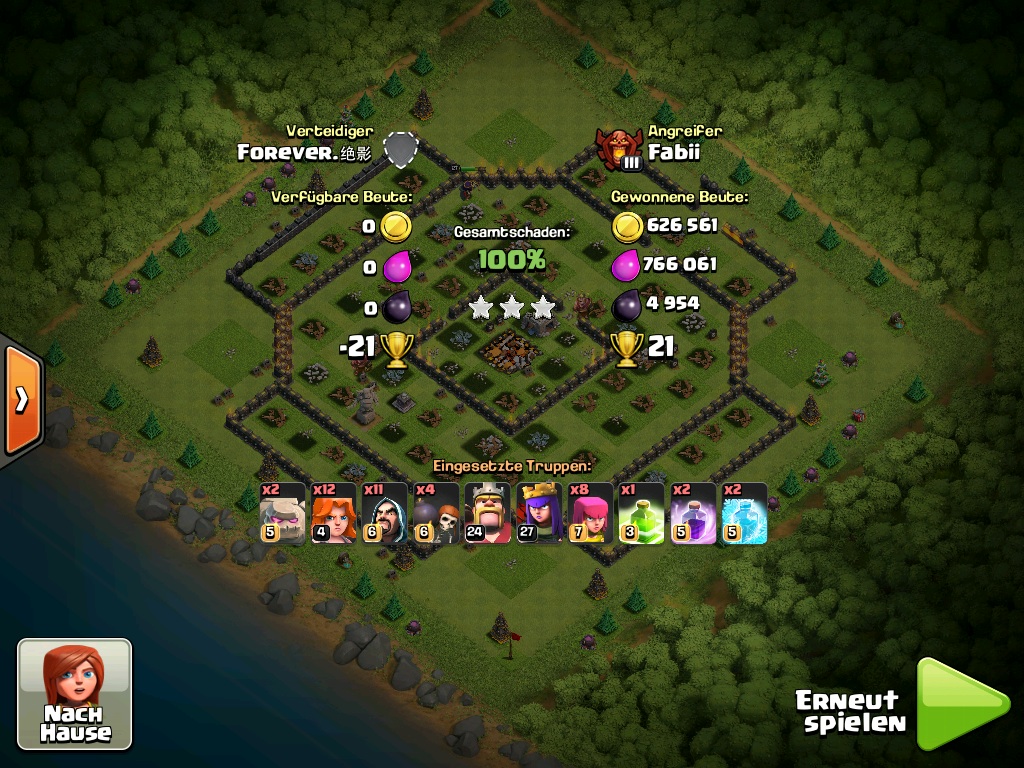Screen dimensions: 1024x768
Task: Select the Barbarian King hero card
Action: pos(487,513)
